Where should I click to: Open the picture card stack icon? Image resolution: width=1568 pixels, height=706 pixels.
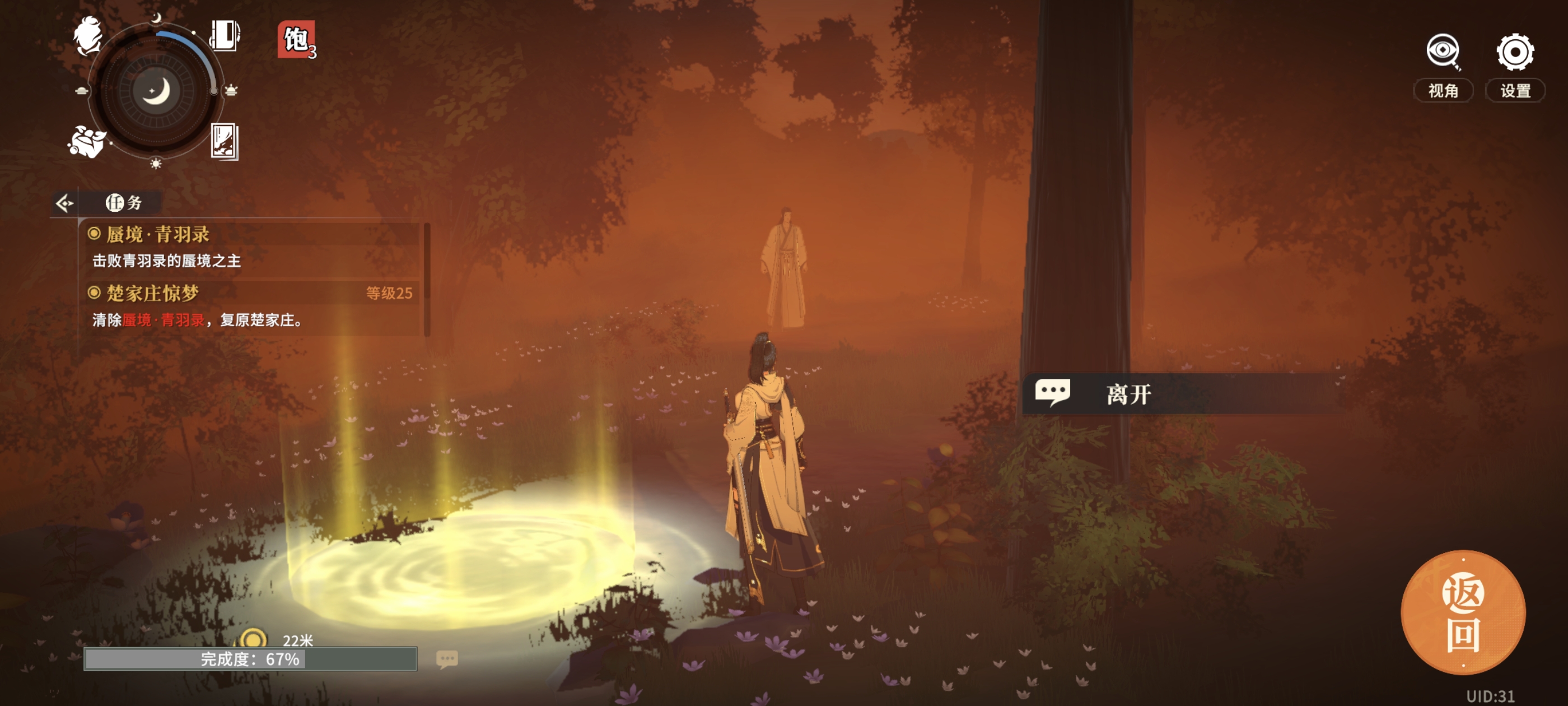click(x=224, y=141)
